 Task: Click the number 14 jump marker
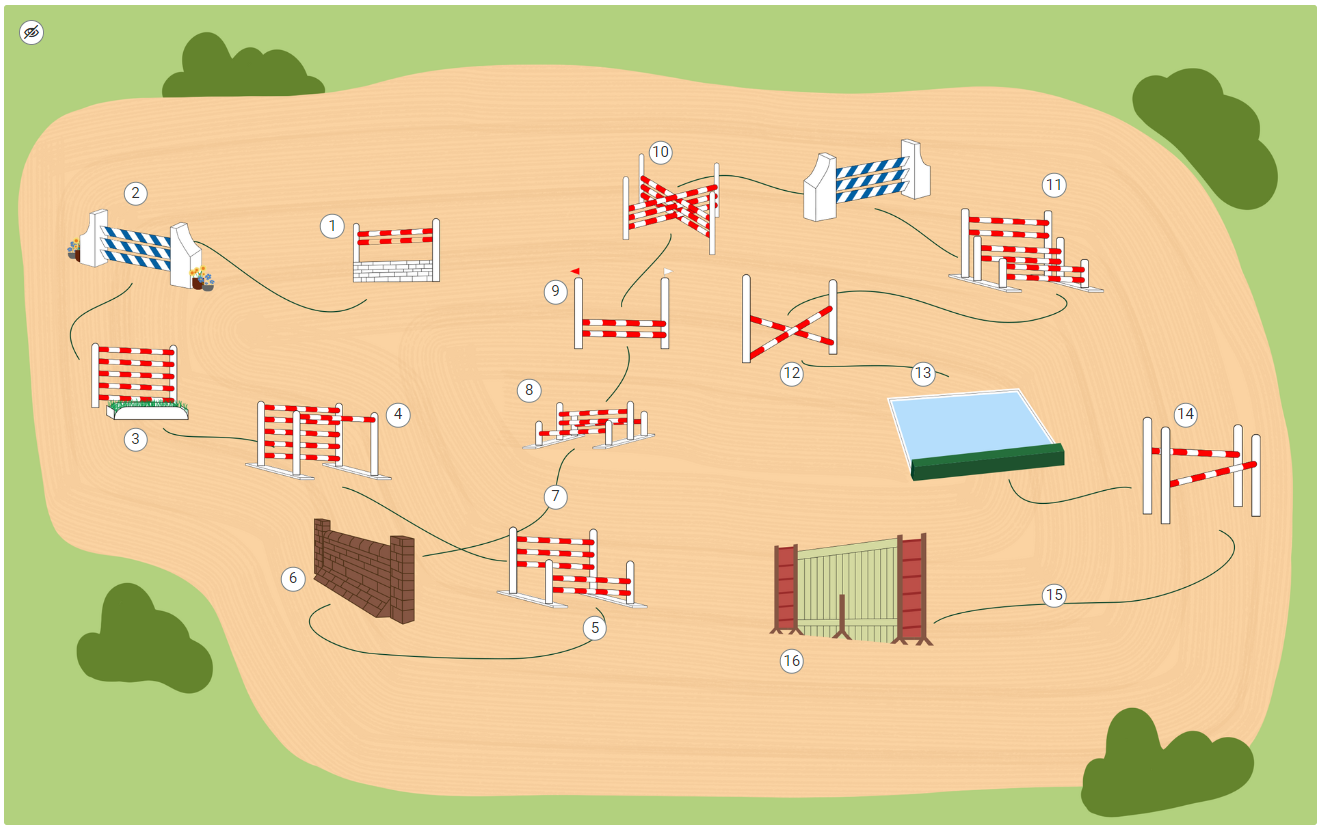[1186, 414]
